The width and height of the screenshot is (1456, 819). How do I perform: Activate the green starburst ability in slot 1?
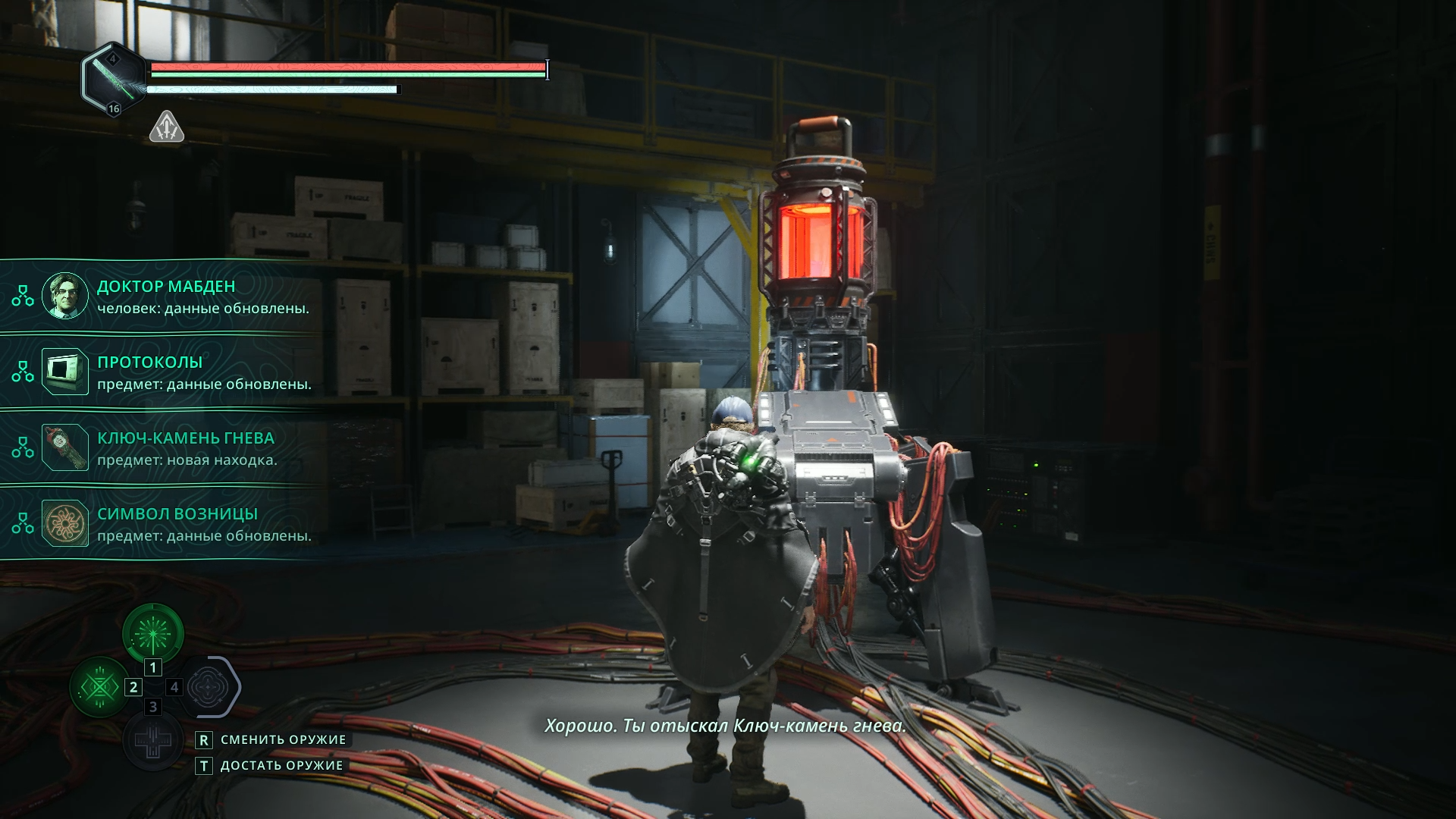tap(153, 634)
